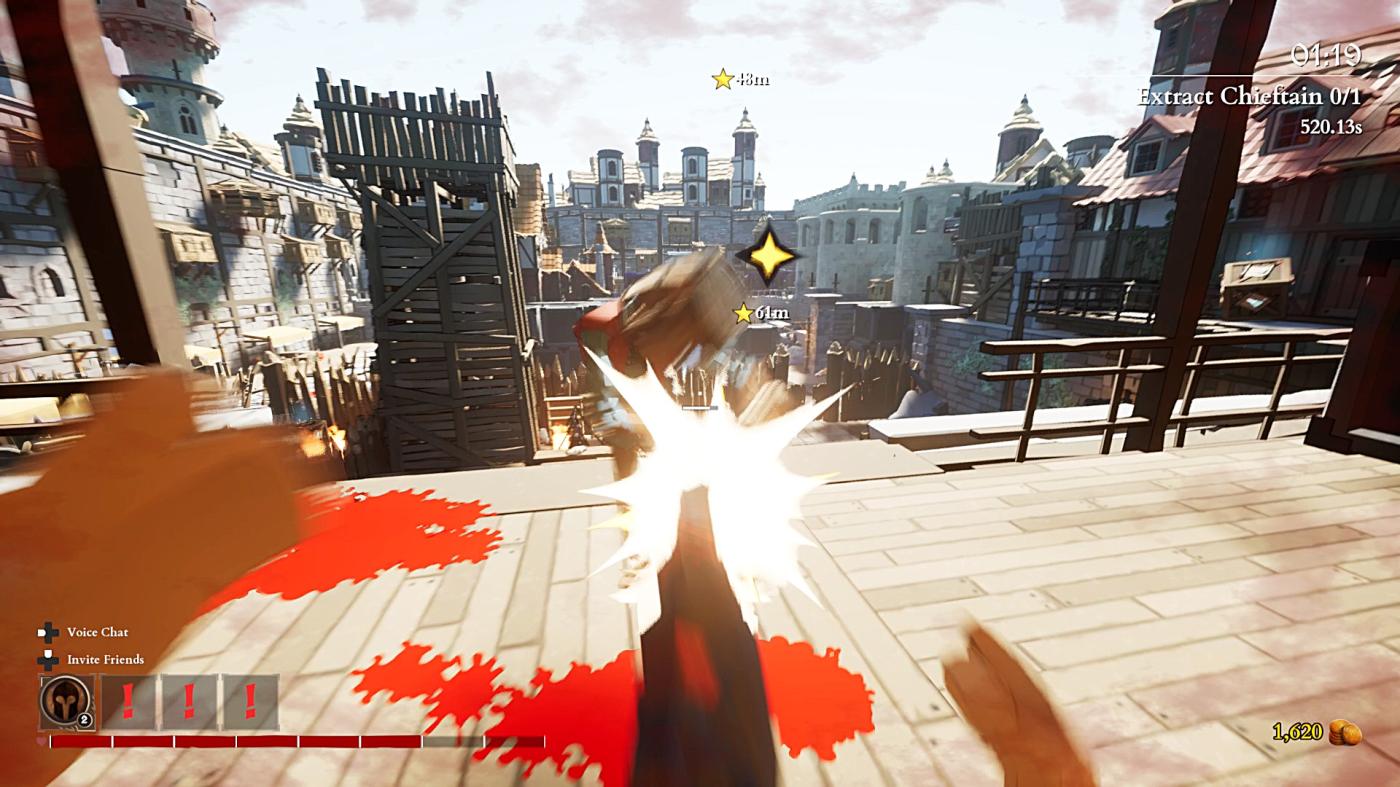Click the gold coins currency icon
Image resolution: width=1400 pixels, height=787 pixels.
pos(1345,732)
